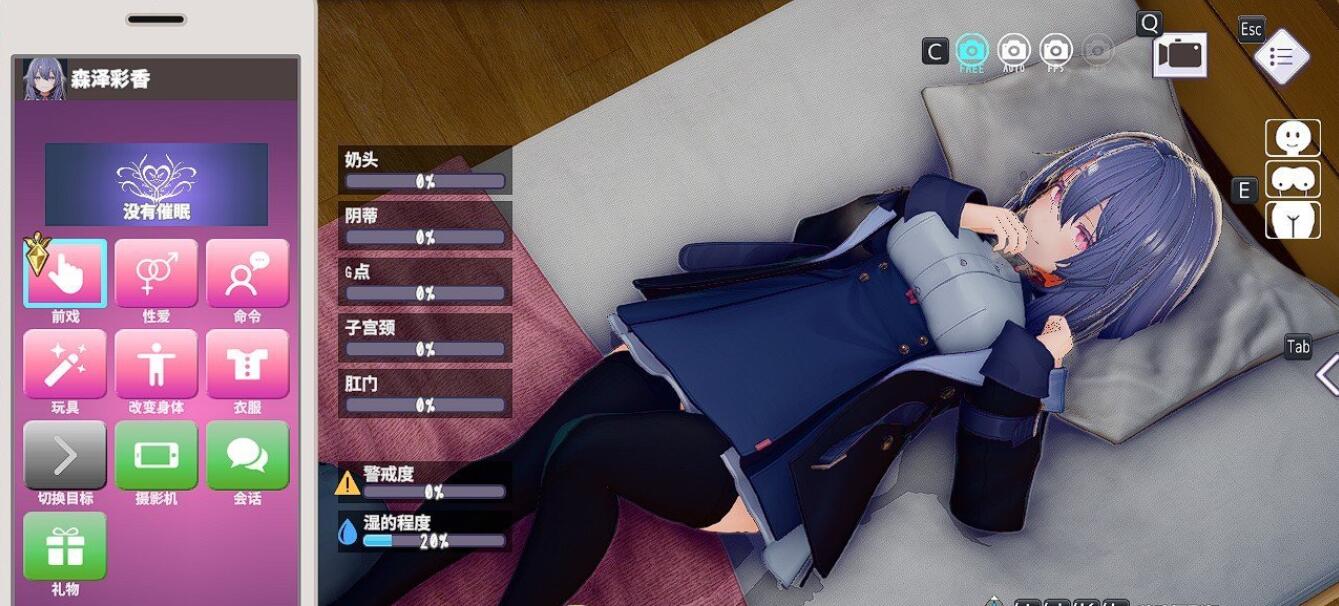Open the 摄影机 camera button on the phone
The image size is (1339, 606).
(x=156, y=455)
